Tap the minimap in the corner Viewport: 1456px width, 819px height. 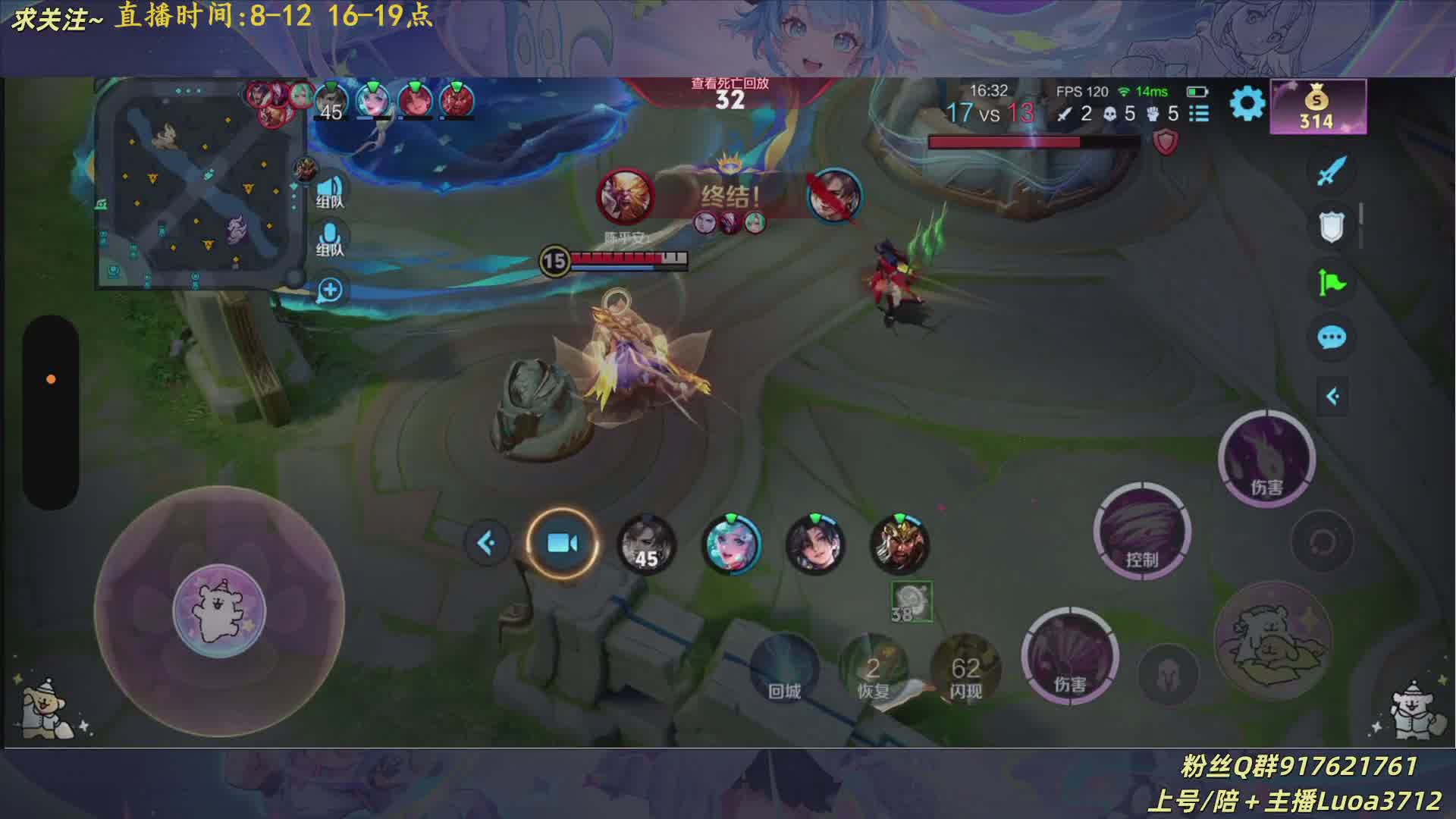(199, 184)
